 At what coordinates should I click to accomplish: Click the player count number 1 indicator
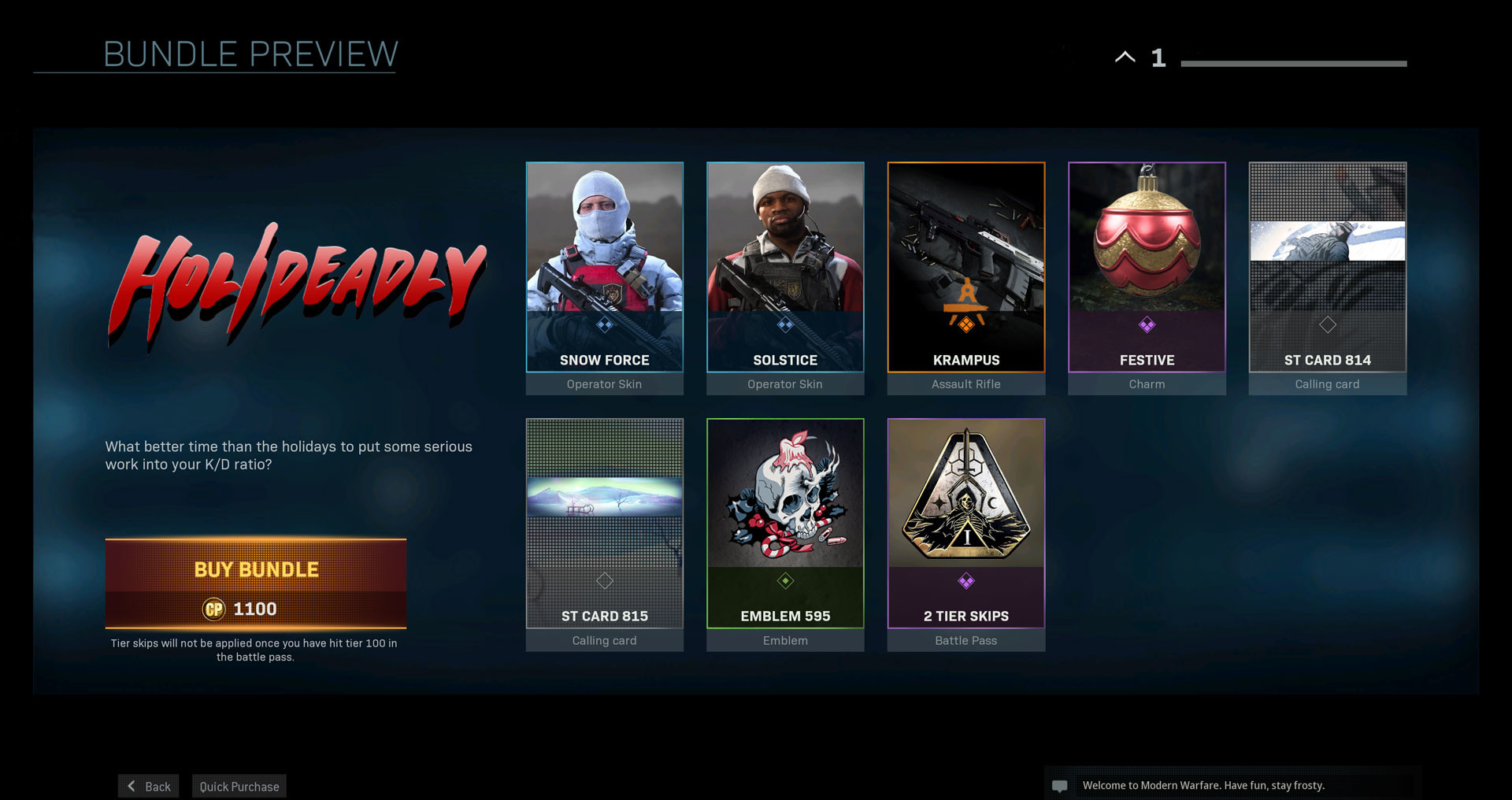click(x=1158, y=57)
